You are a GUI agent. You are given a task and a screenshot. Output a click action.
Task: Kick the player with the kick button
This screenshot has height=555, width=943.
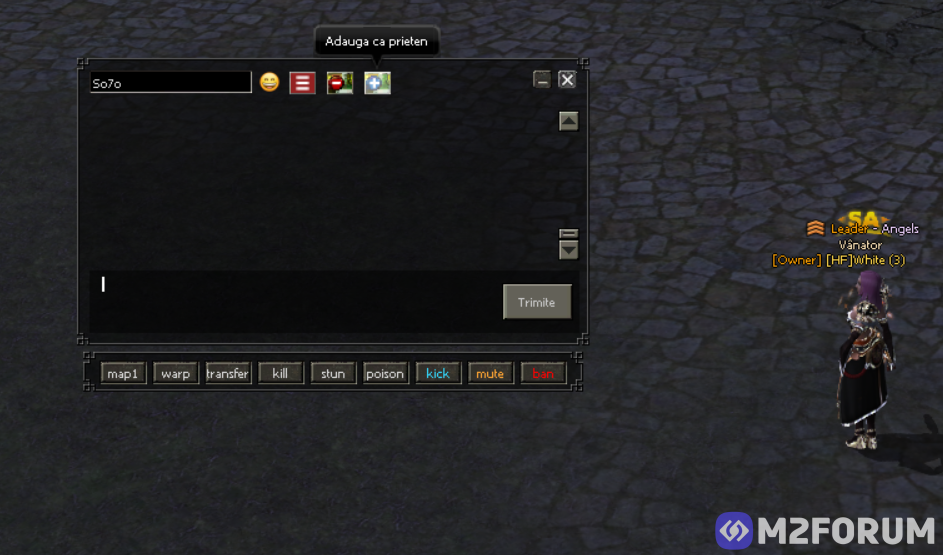coord(438,374)
